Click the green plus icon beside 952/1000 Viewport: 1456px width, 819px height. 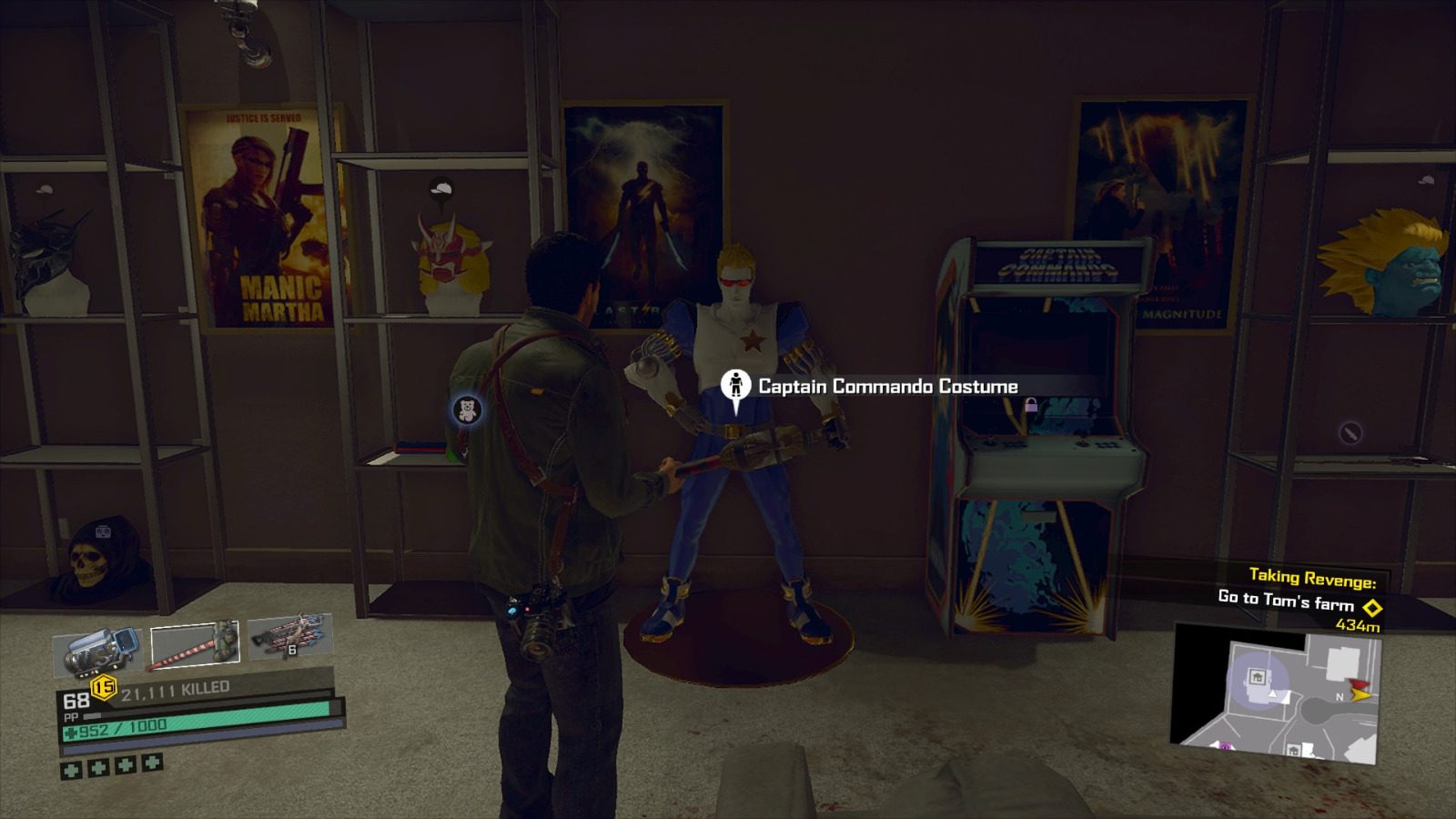click(70, 733)
